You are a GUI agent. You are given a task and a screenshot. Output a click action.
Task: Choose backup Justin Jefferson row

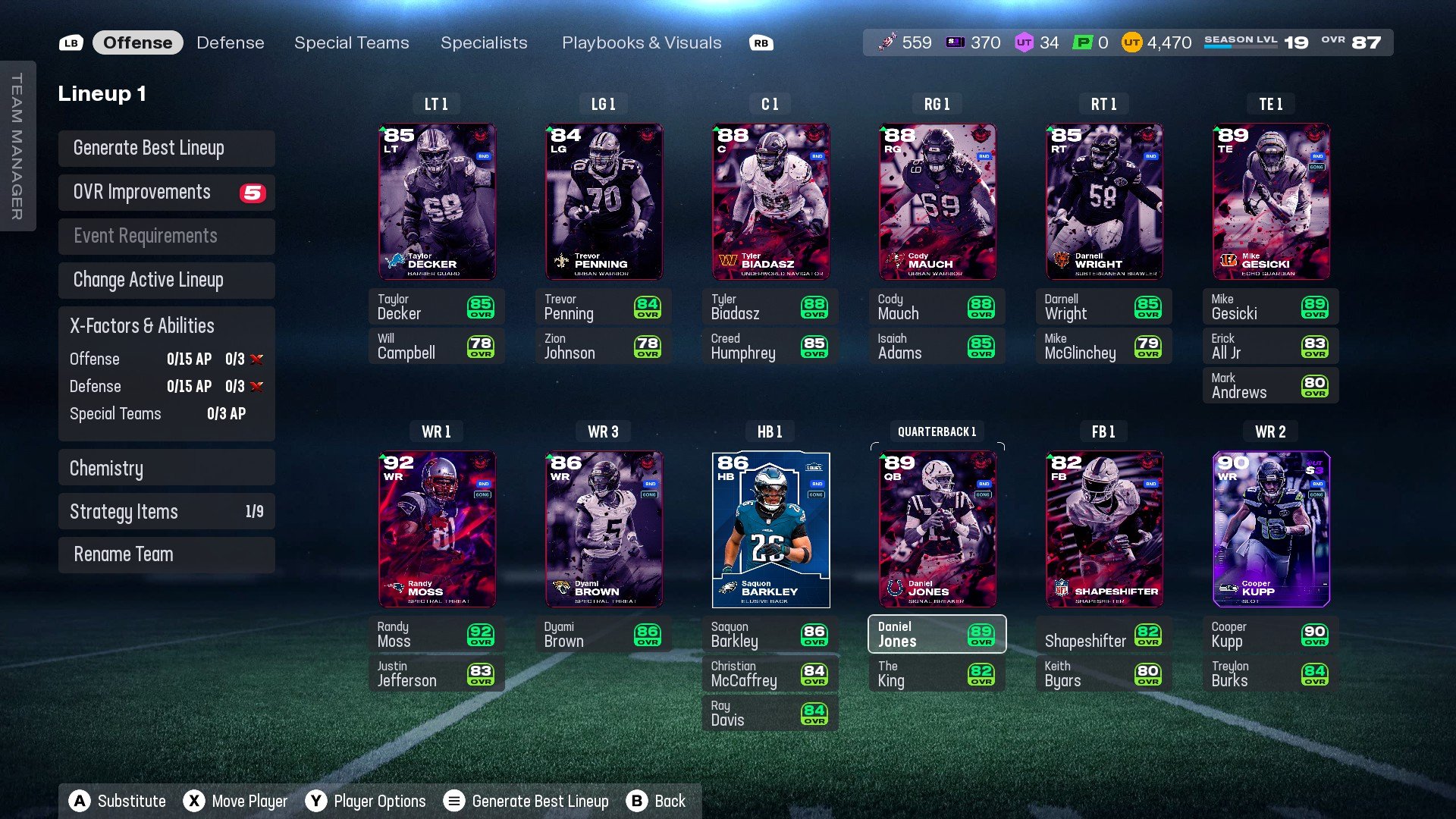(436, 673)
